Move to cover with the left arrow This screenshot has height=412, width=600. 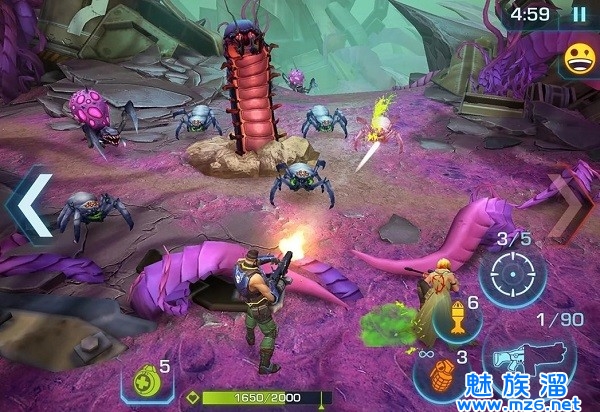28,205
